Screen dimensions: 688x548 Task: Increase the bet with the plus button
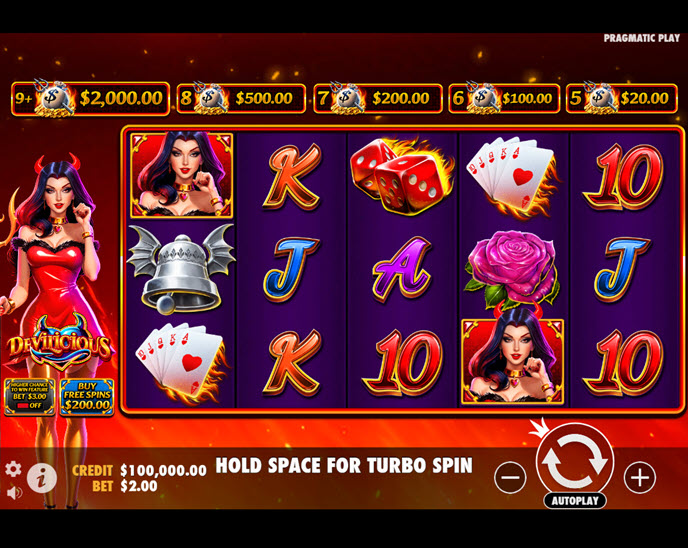point(640,477)
